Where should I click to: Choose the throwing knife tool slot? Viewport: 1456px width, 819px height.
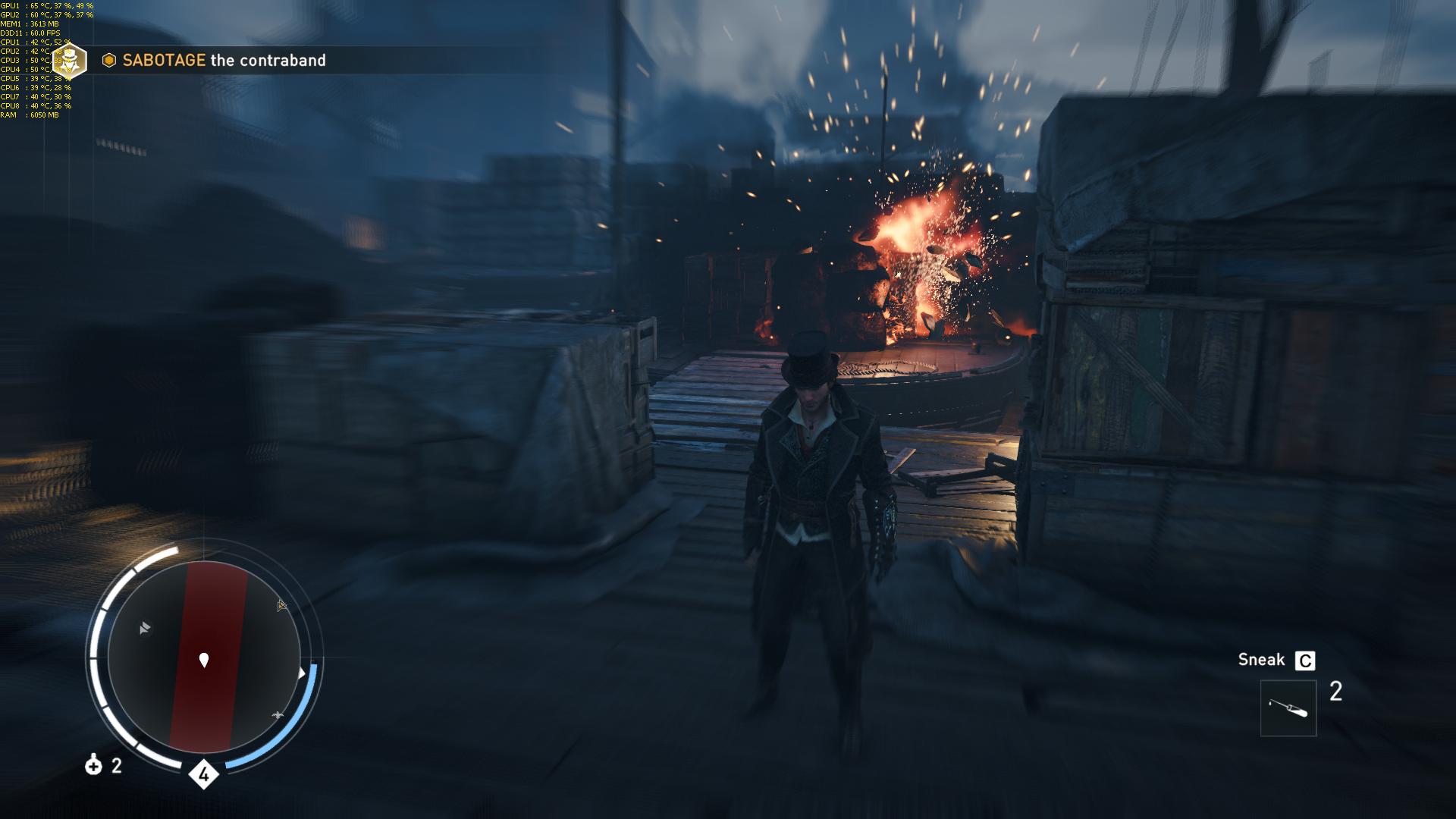coord(1288,708)
